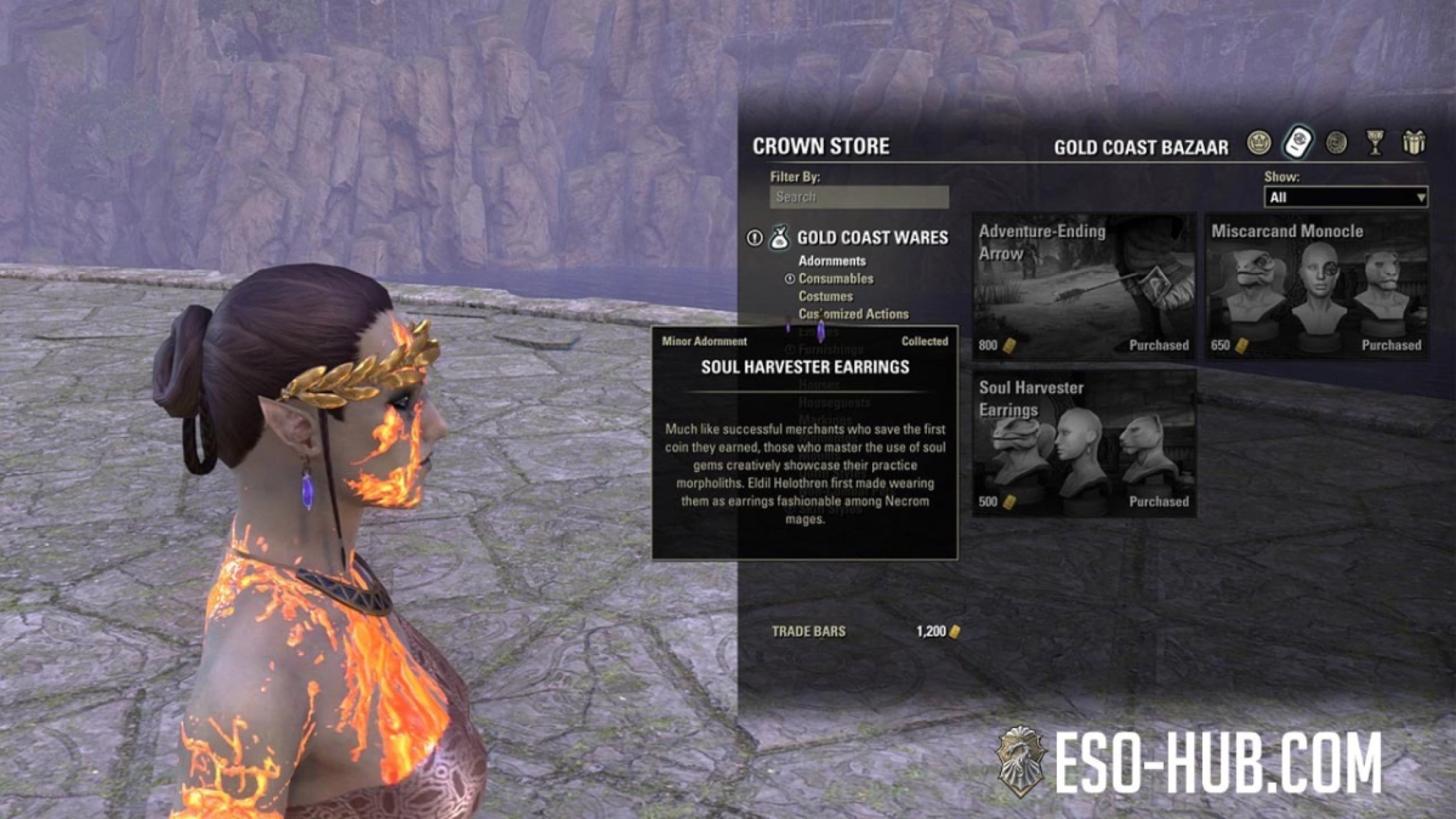The width and height of the screenshot is (1456, 819).
Task: Show the Costumes subcategory
Action: pos(825,296)
